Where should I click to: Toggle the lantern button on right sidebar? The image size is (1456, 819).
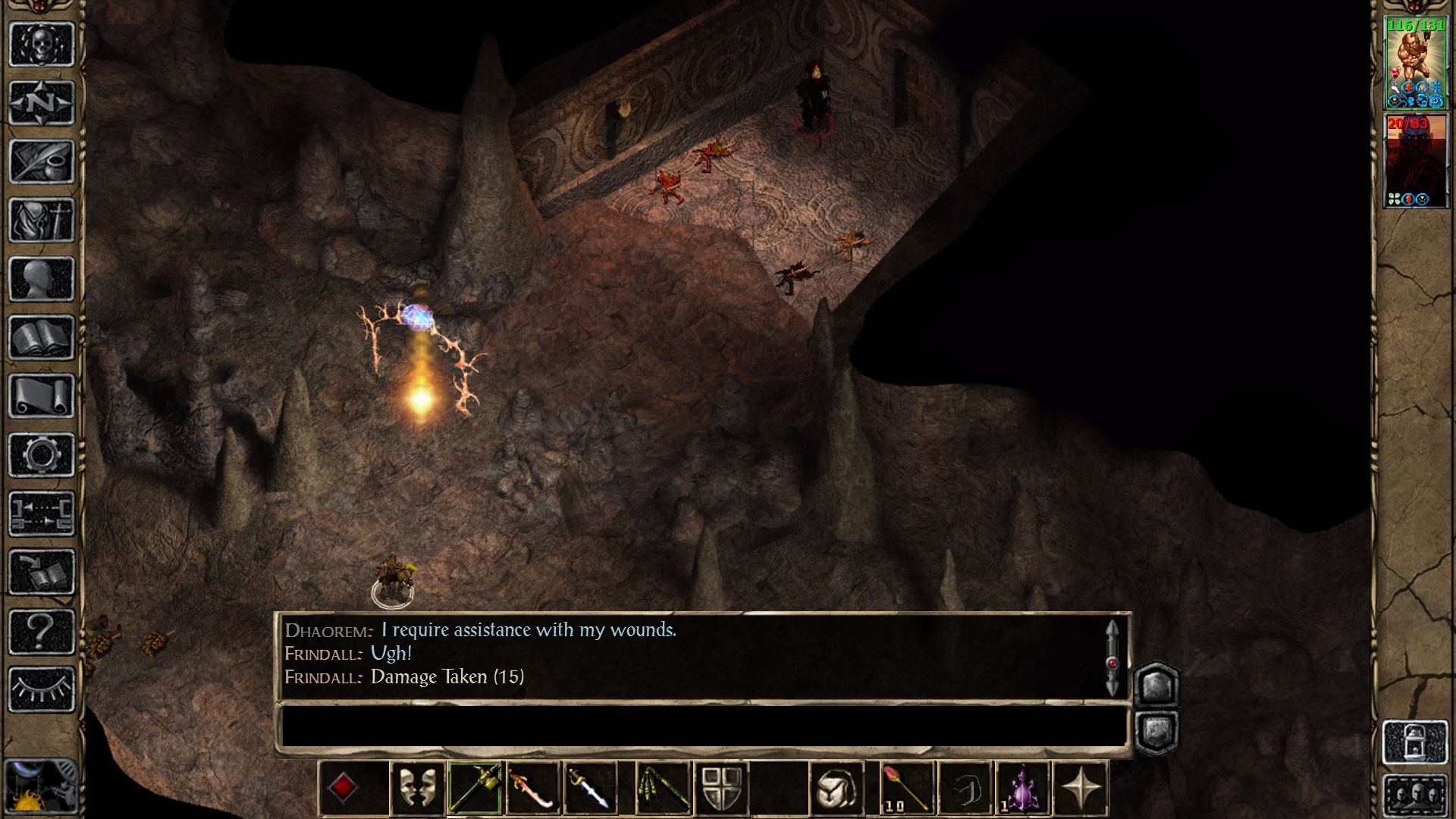coord(1415,742)
